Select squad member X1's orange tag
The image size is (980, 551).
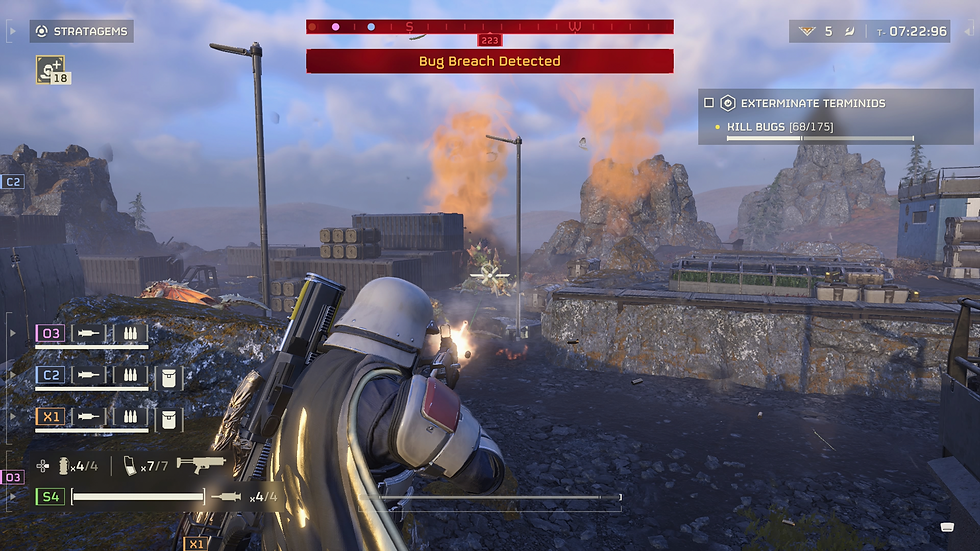(50, 415)
